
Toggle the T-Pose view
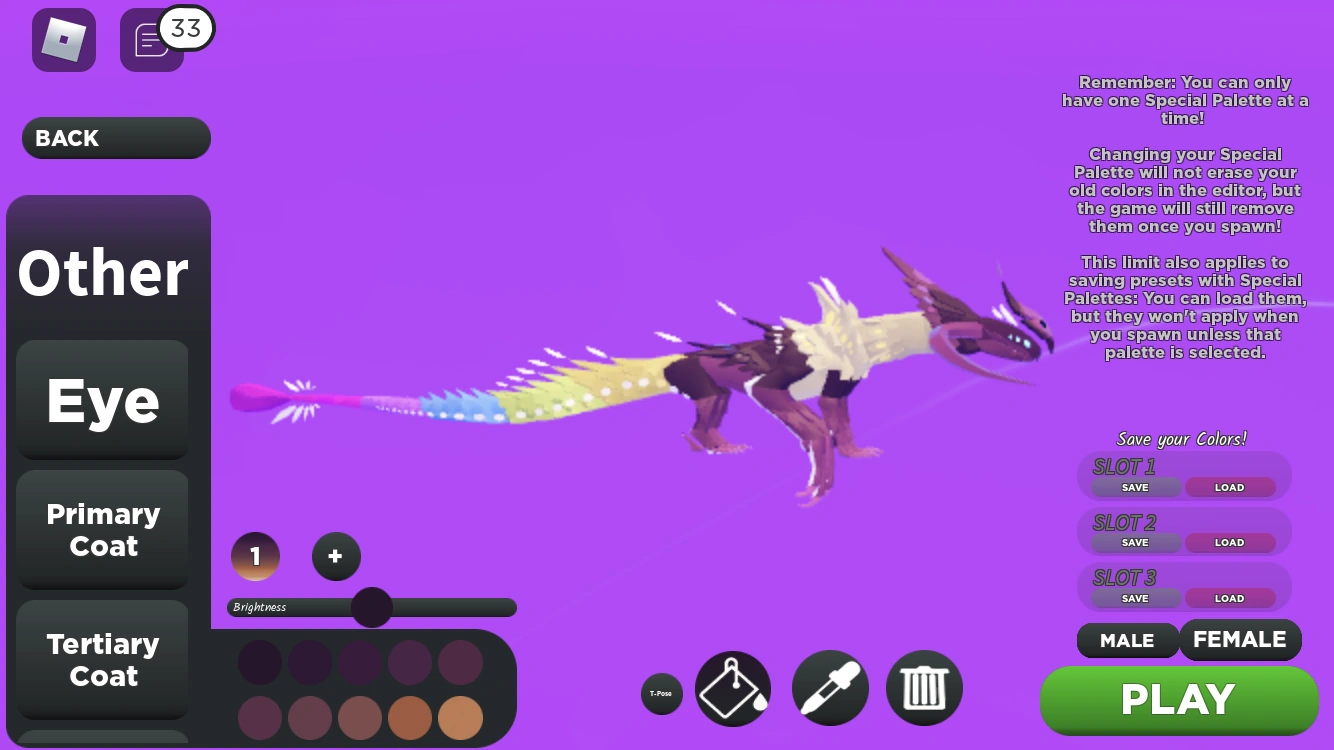(661, 693)
